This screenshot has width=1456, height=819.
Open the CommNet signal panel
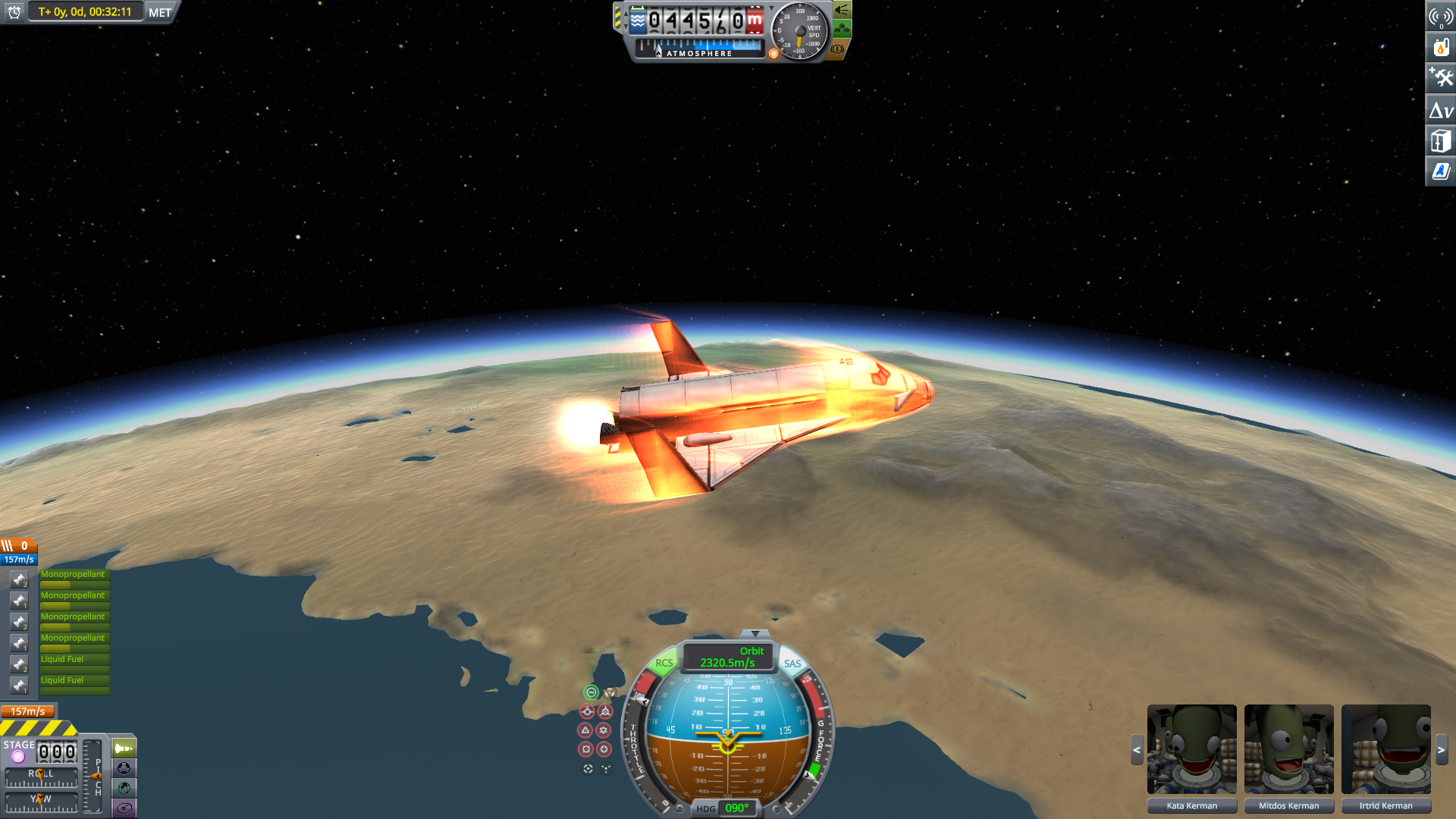click(x=1440, y=17)
